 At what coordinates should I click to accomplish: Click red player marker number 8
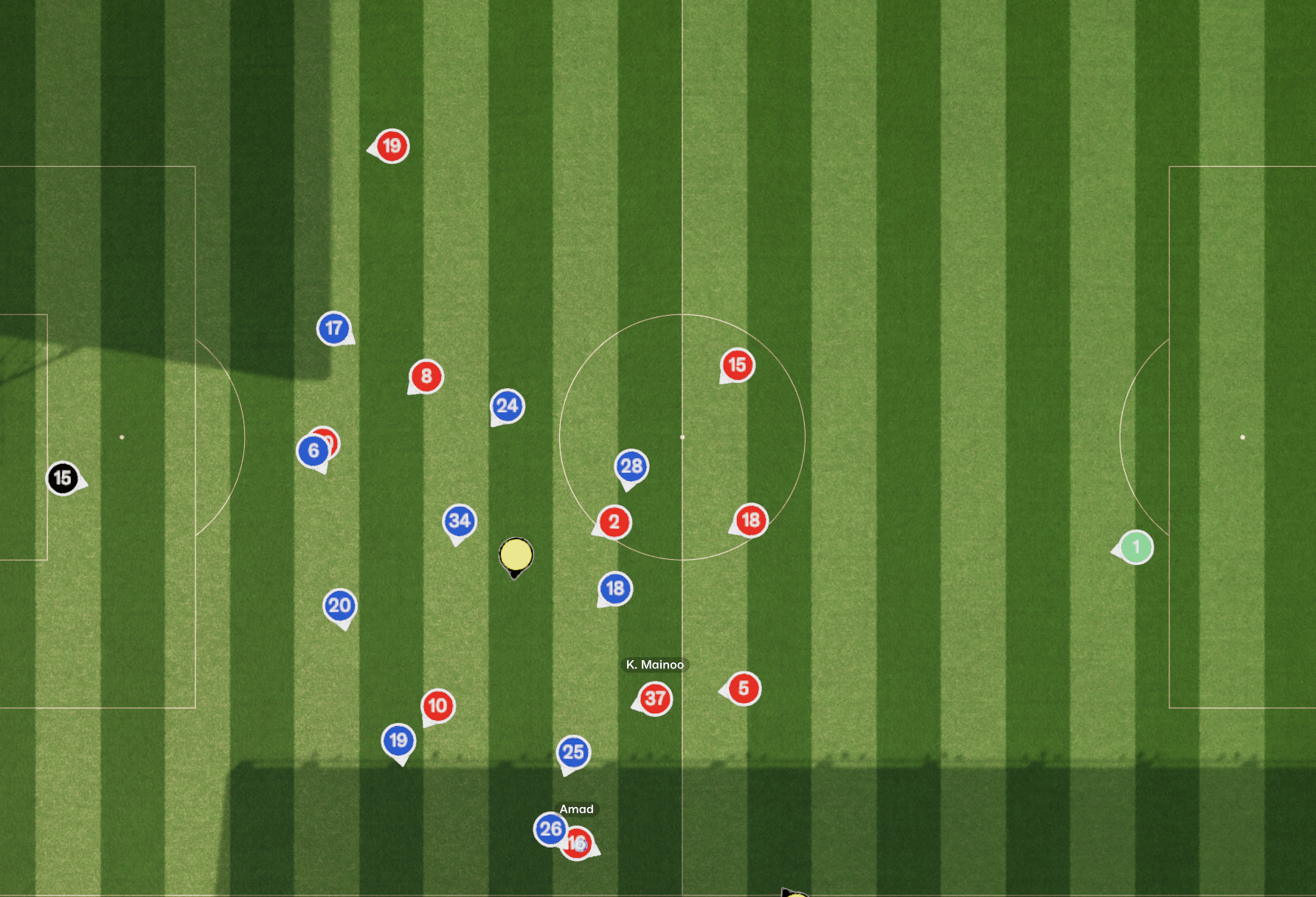426,377
